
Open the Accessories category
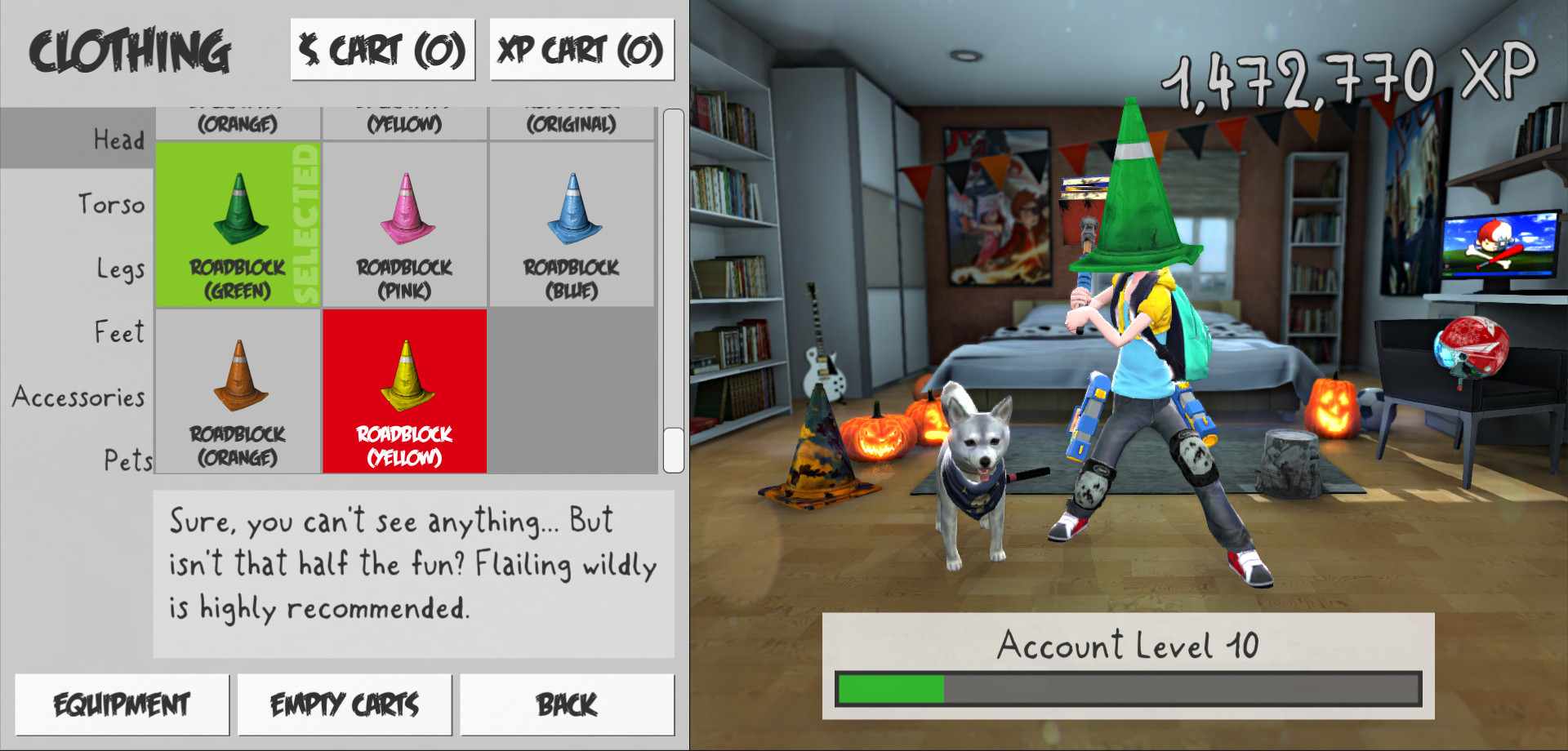(78, 397)
